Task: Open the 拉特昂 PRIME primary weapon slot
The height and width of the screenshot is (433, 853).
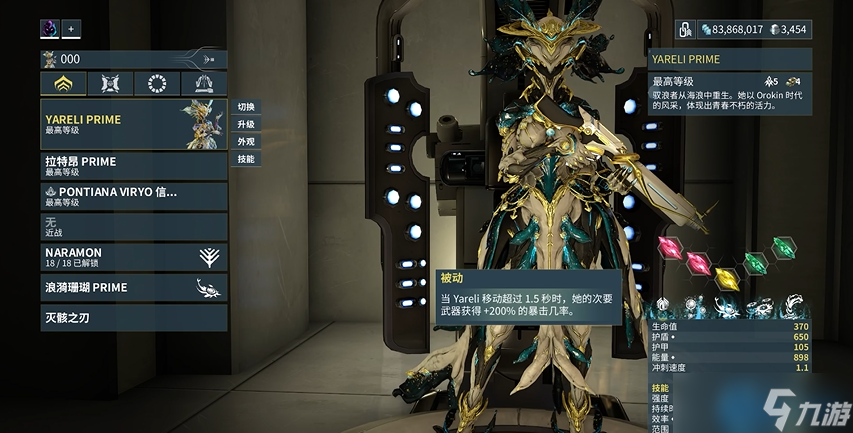Action: pyautogui.click(x=133, y=166)
